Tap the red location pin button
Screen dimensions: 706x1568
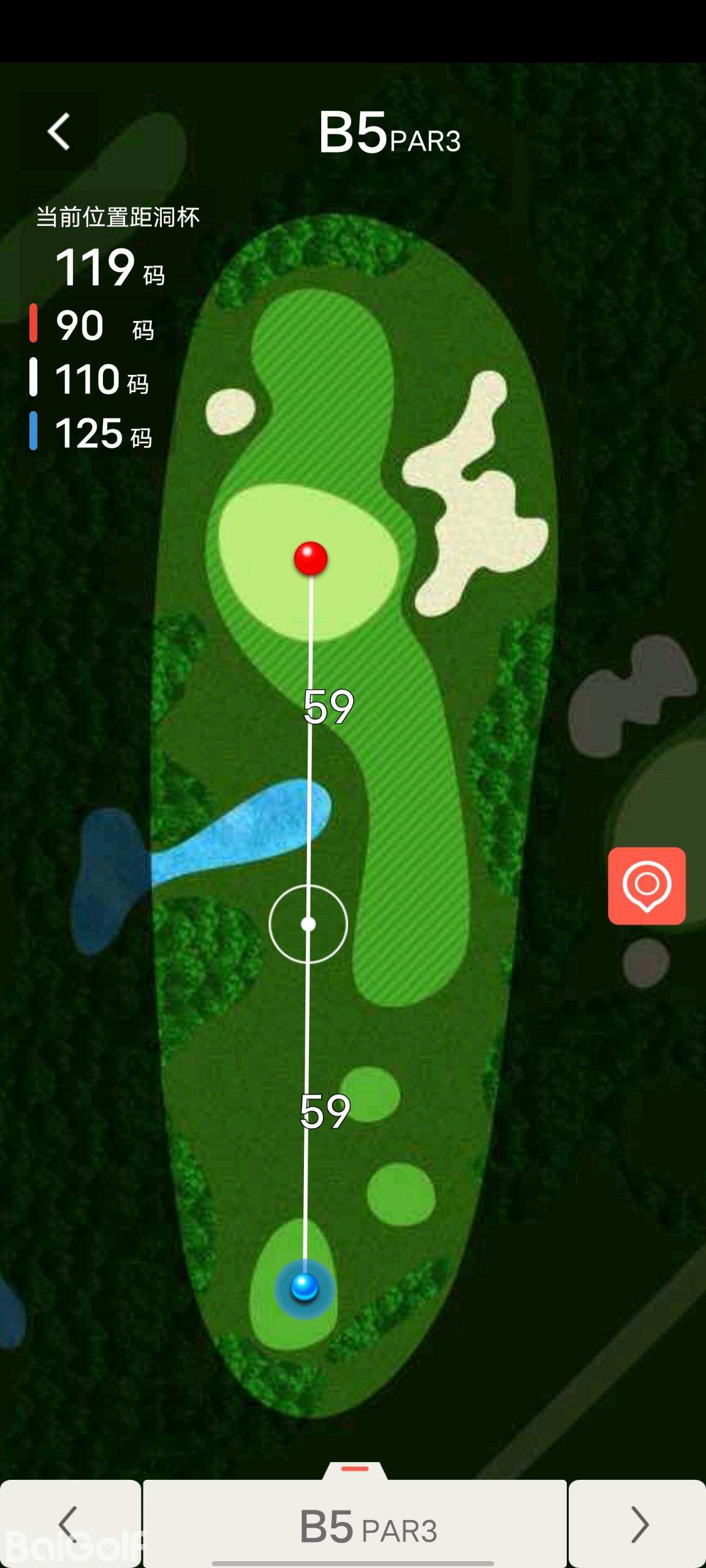(x=647, y=886)
